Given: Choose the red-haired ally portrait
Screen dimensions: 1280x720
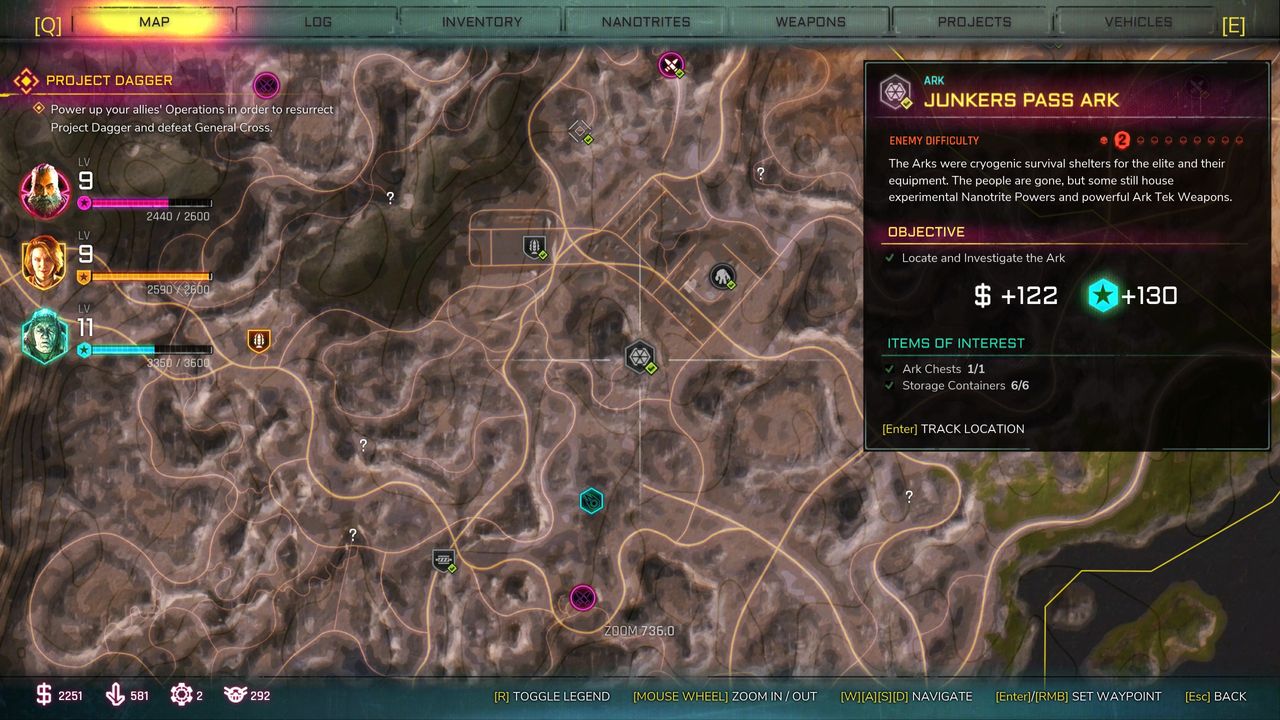Looking at the screenshot, I should tap(45, 264).
